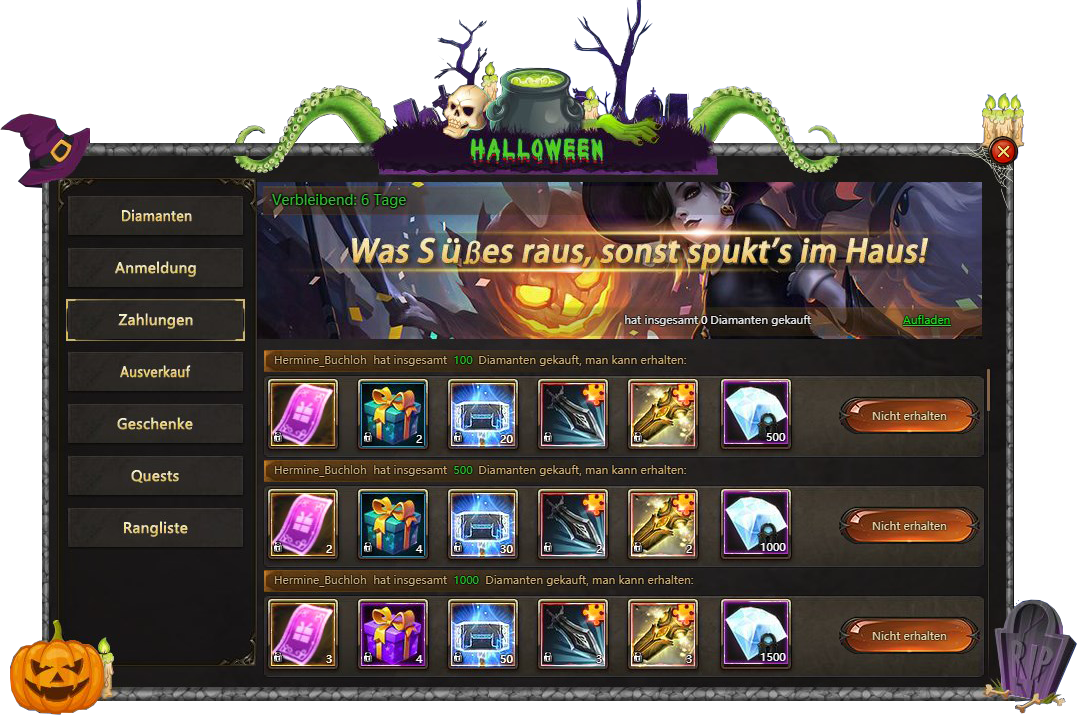Open the Diamanten tab

tap(155, 216)
